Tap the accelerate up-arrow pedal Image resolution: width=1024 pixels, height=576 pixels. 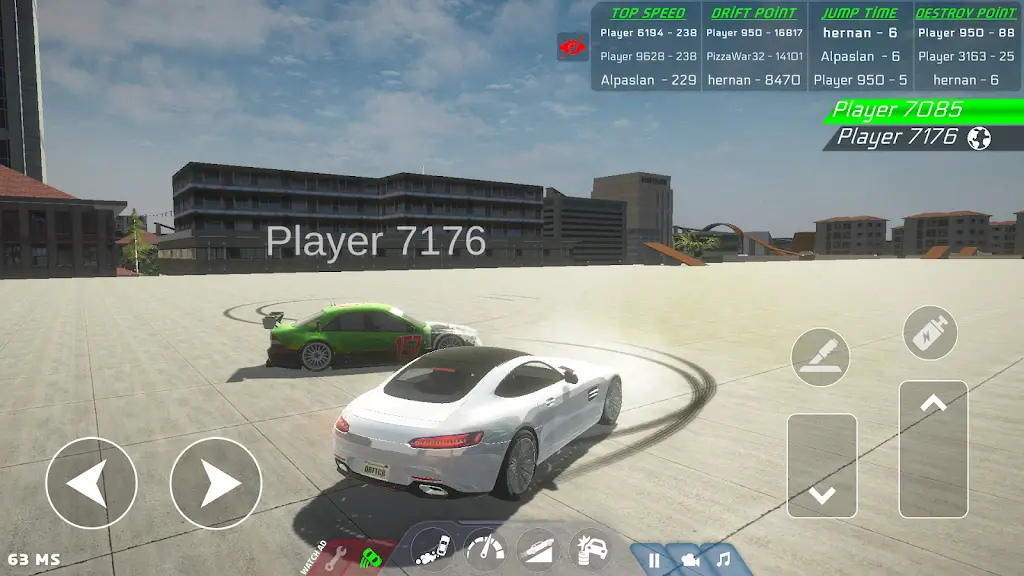coord(933,450)
